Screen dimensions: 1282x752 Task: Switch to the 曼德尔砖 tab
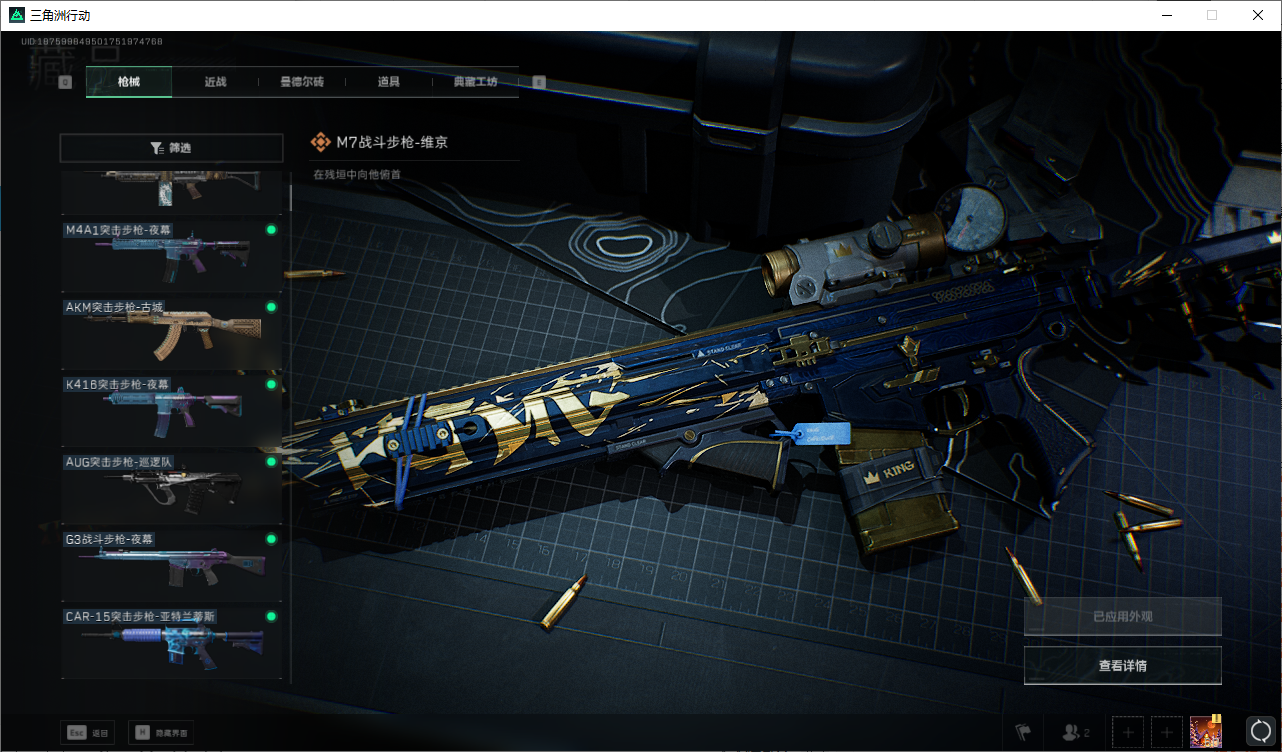click(301, 82)
